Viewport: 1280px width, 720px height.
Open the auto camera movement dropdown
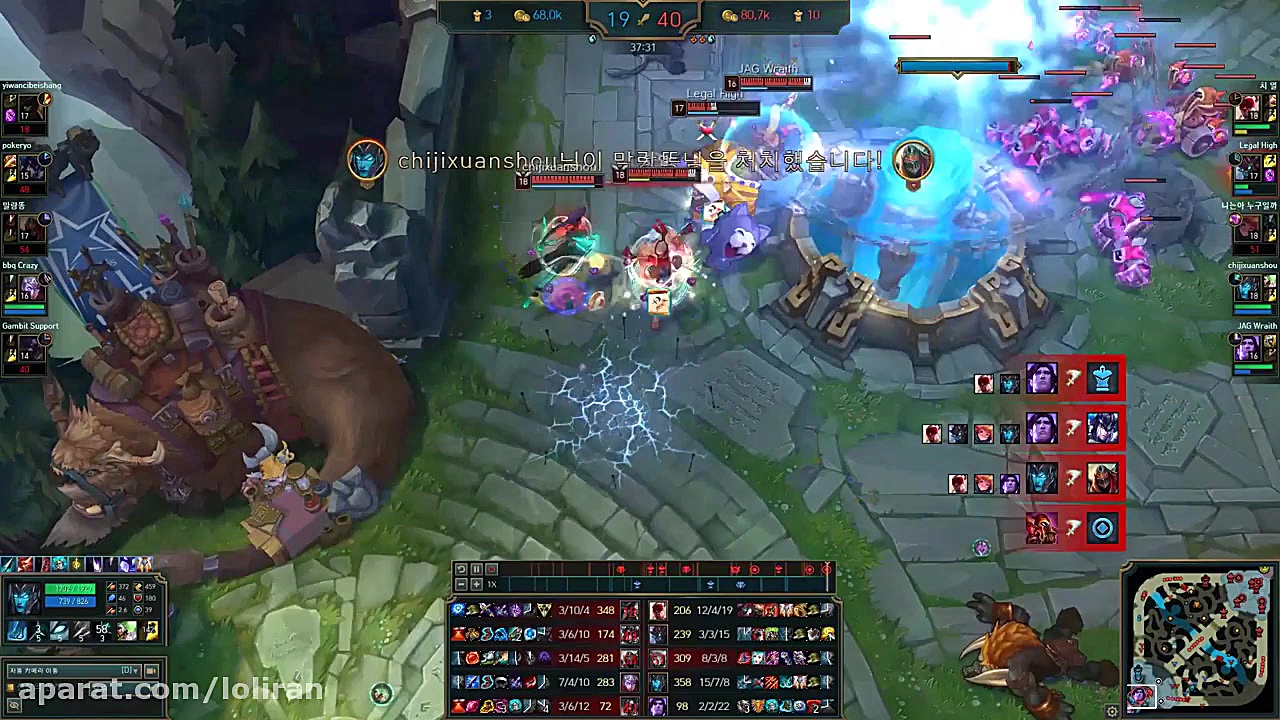click(x=73, y=669)
